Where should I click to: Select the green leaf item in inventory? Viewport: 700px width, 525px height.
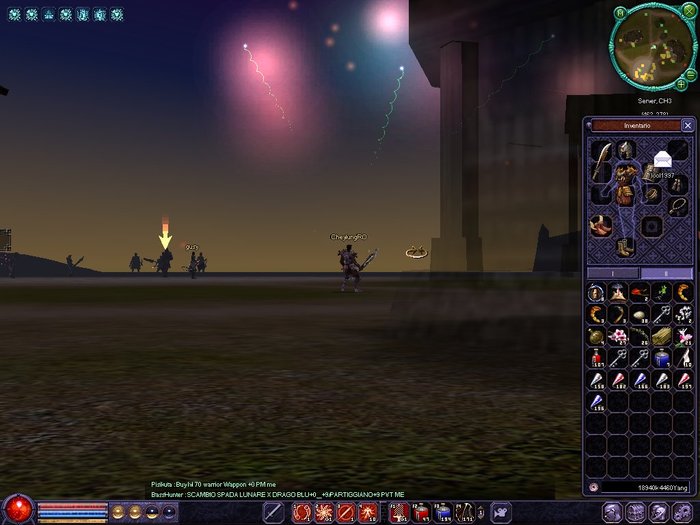tap(661, 292)
